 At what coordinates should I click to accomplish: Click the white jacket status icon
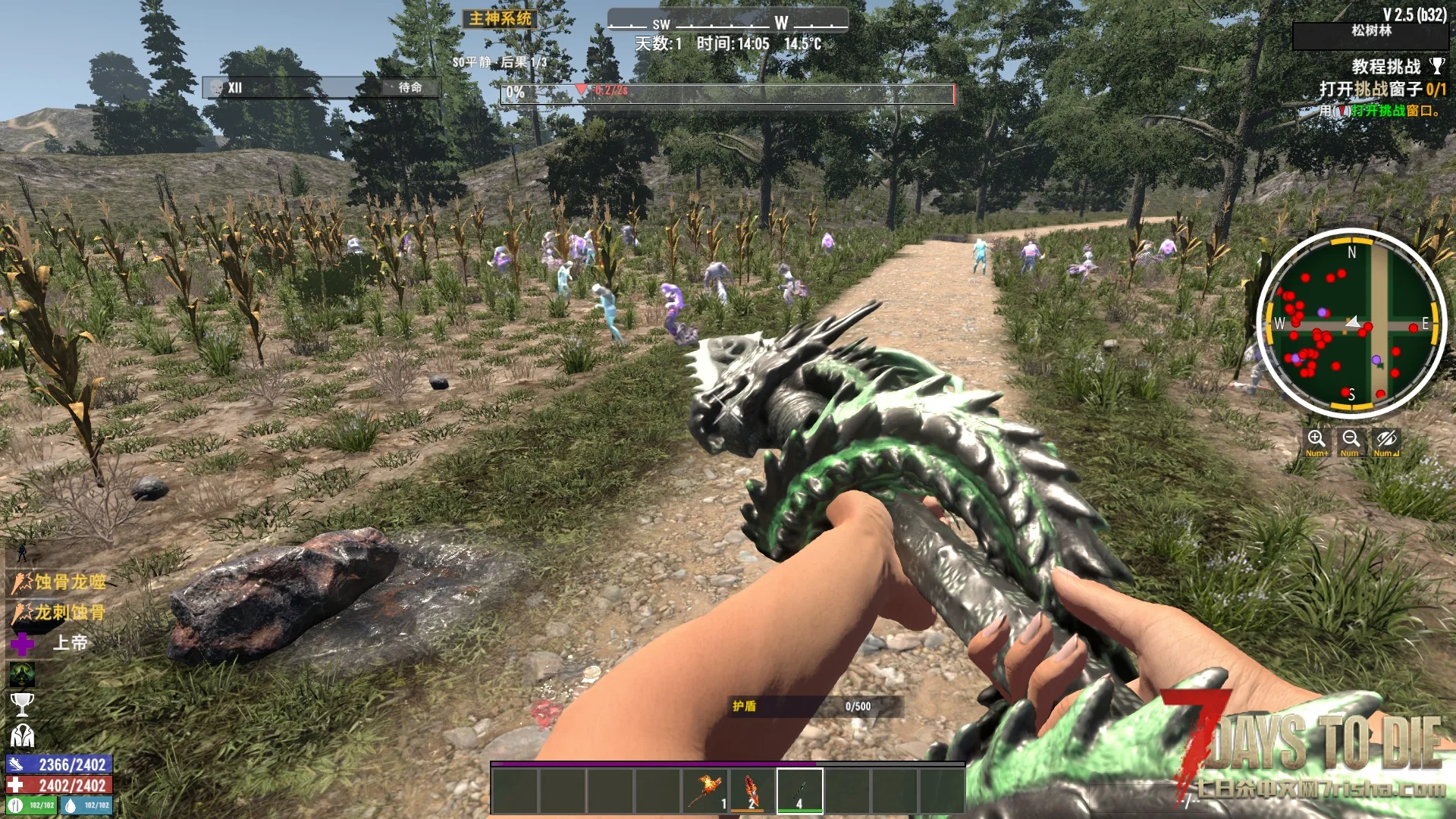[22, 736]
